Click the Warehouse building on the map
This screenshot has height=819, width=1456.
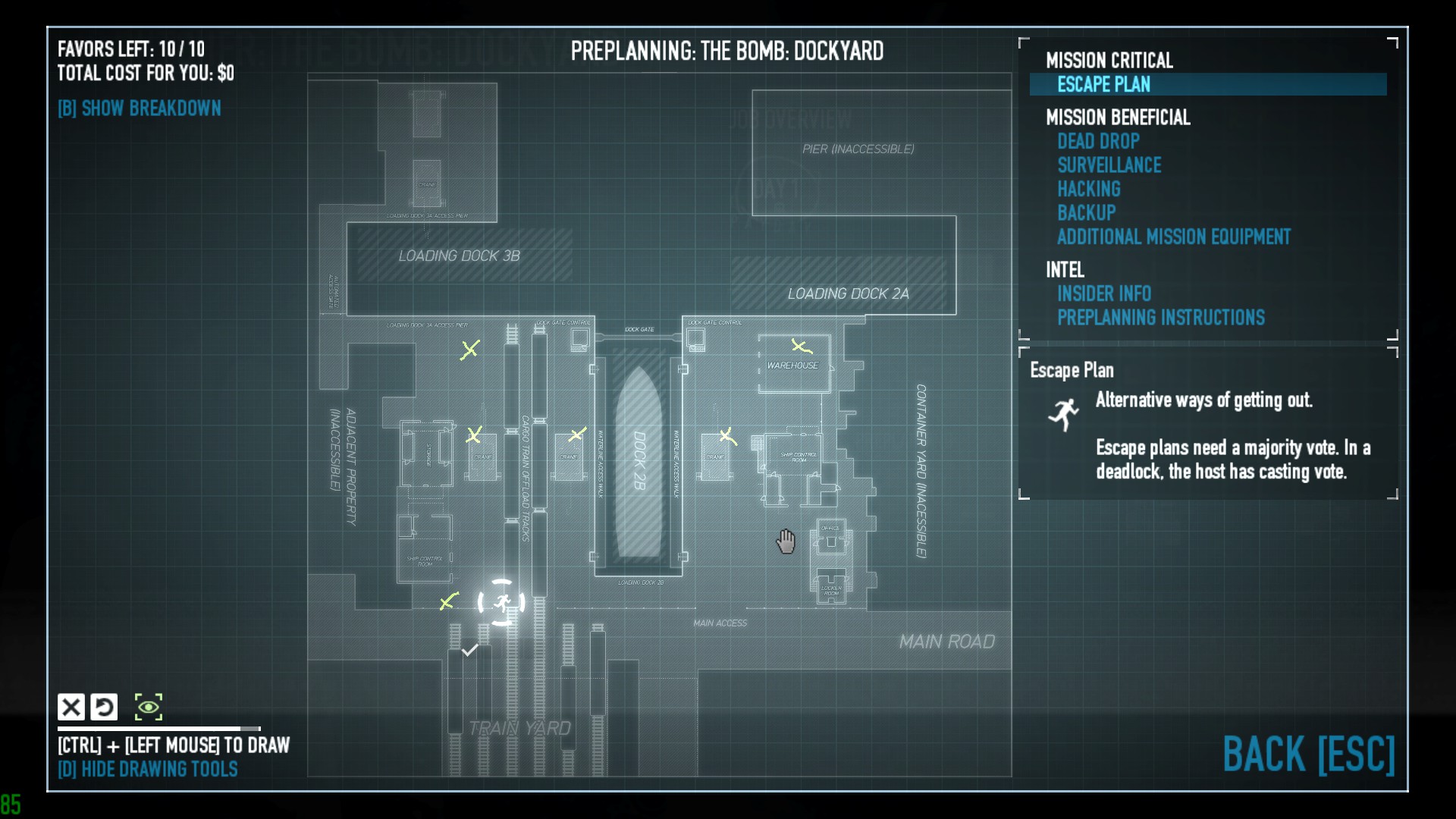792,364
